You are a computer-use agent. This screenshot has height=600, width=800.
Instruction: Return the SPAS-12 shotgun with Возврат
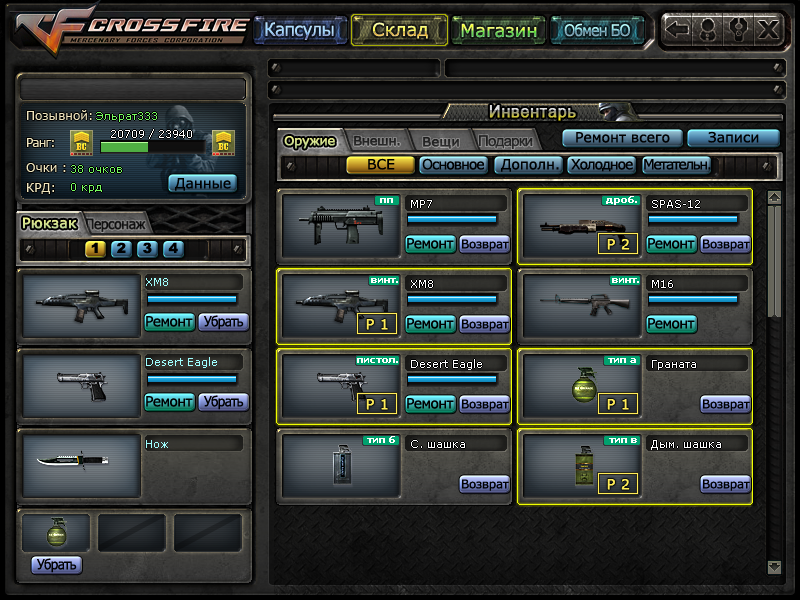(725, 243)
